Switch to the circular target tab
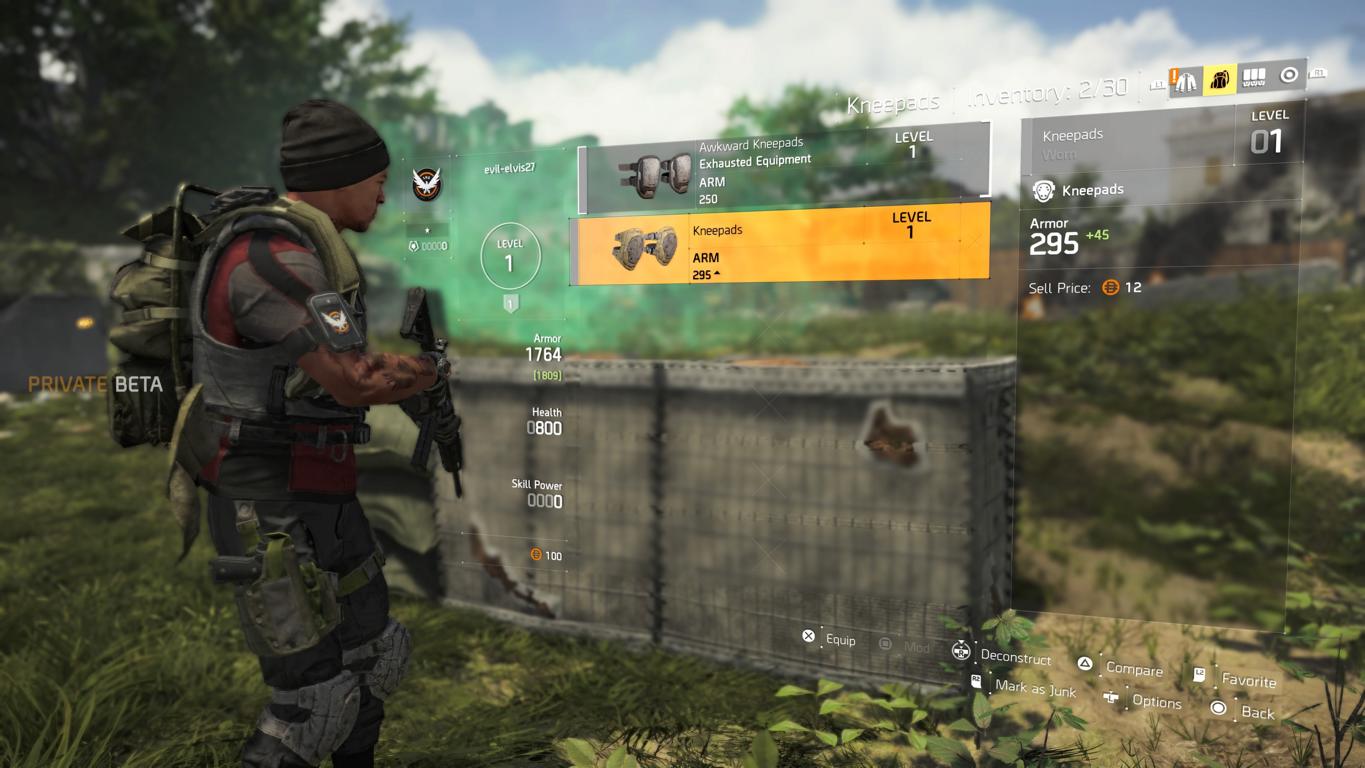This screenshot has height=768, width=1365. tap(1289, 75)
